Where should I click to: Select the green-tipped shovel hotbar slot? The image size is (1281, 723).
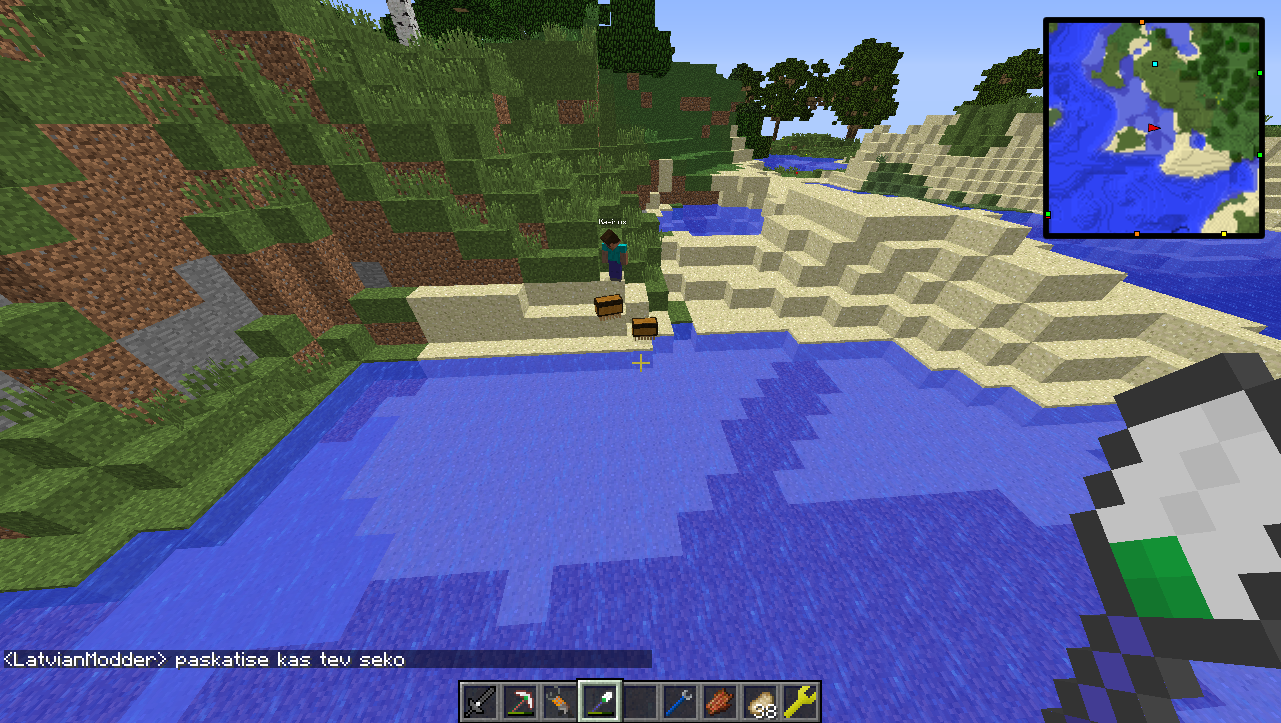(601, 701)
